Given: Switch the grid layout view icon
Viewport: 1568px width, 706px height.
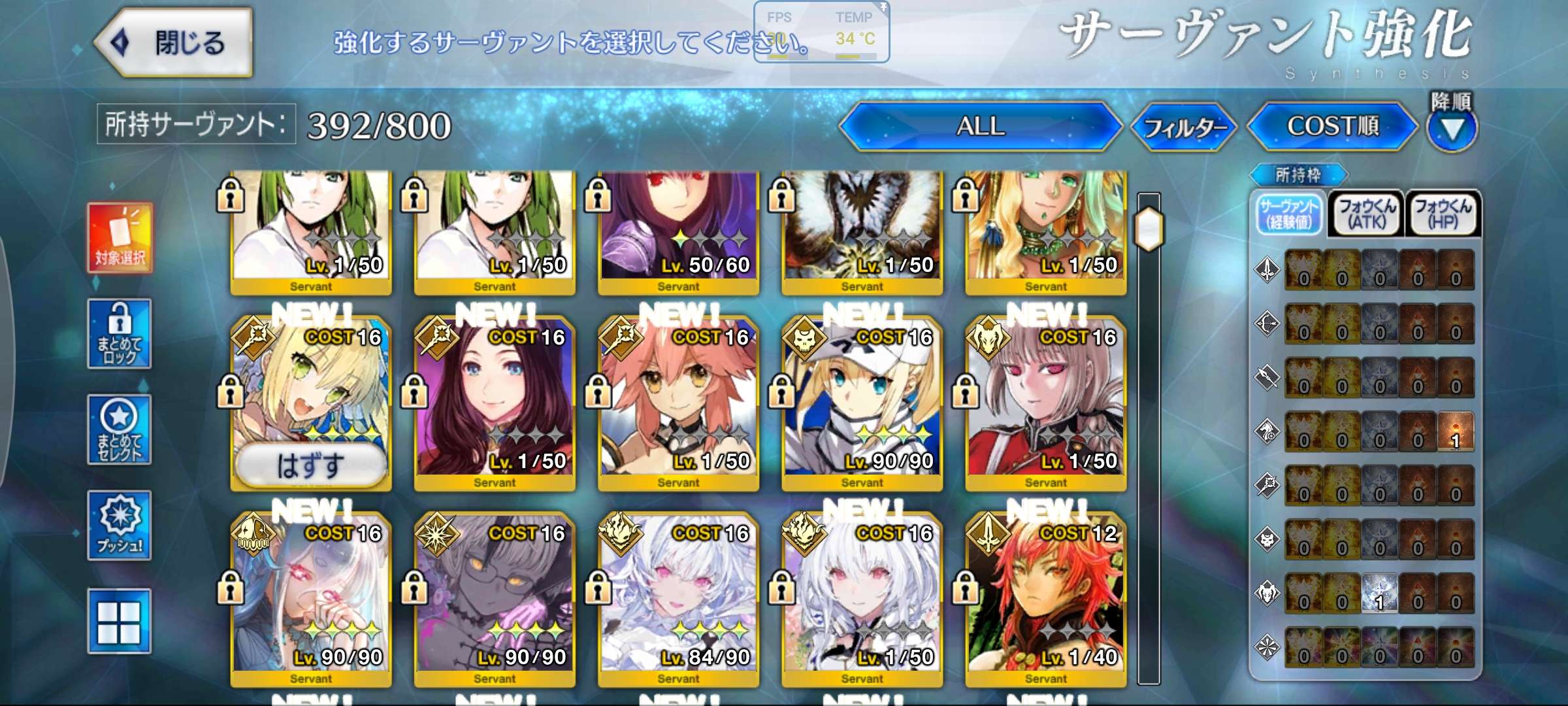Looking at the screenshot, I should tap(120, 621).
